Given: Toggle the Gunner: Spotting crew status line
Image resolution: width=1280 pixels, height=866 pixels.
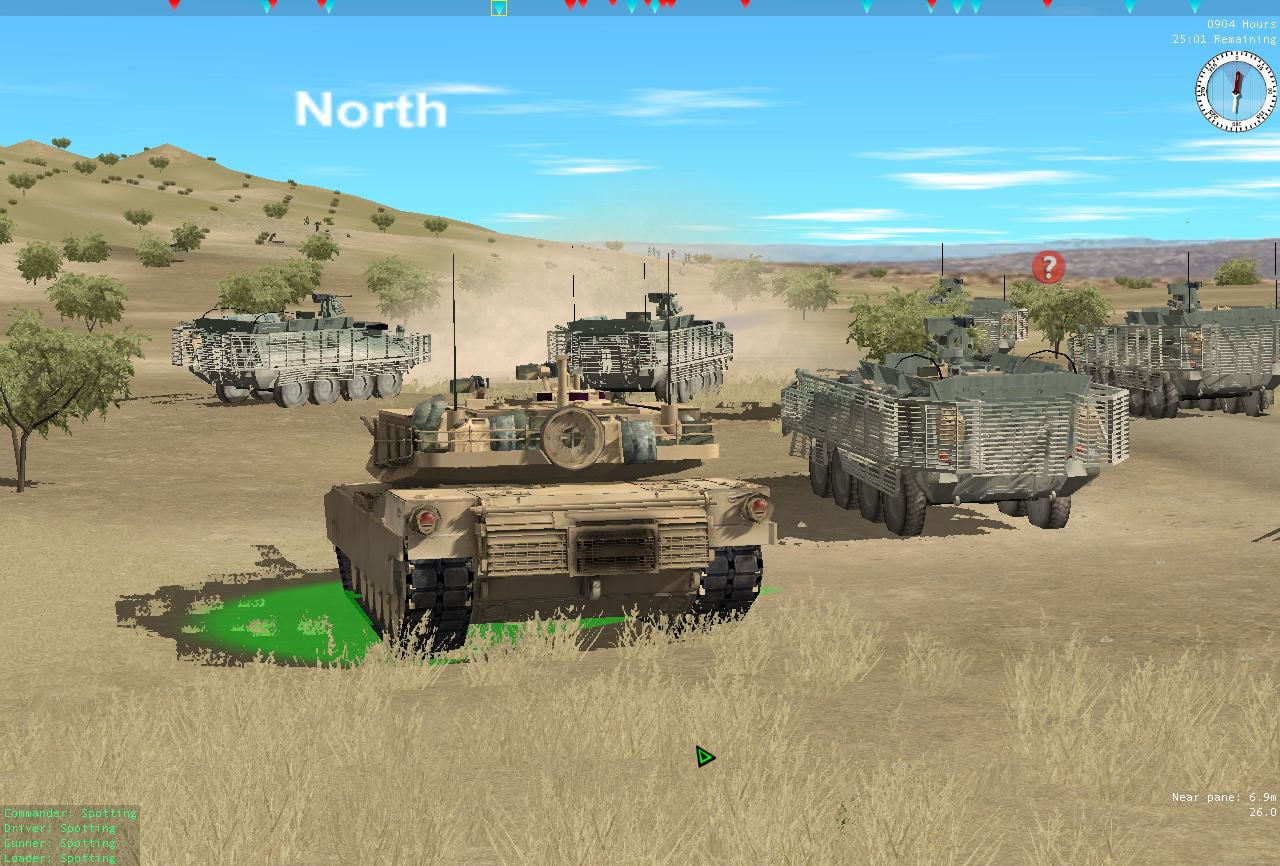Looking at the screenshot, I should [x=60, y=844].
